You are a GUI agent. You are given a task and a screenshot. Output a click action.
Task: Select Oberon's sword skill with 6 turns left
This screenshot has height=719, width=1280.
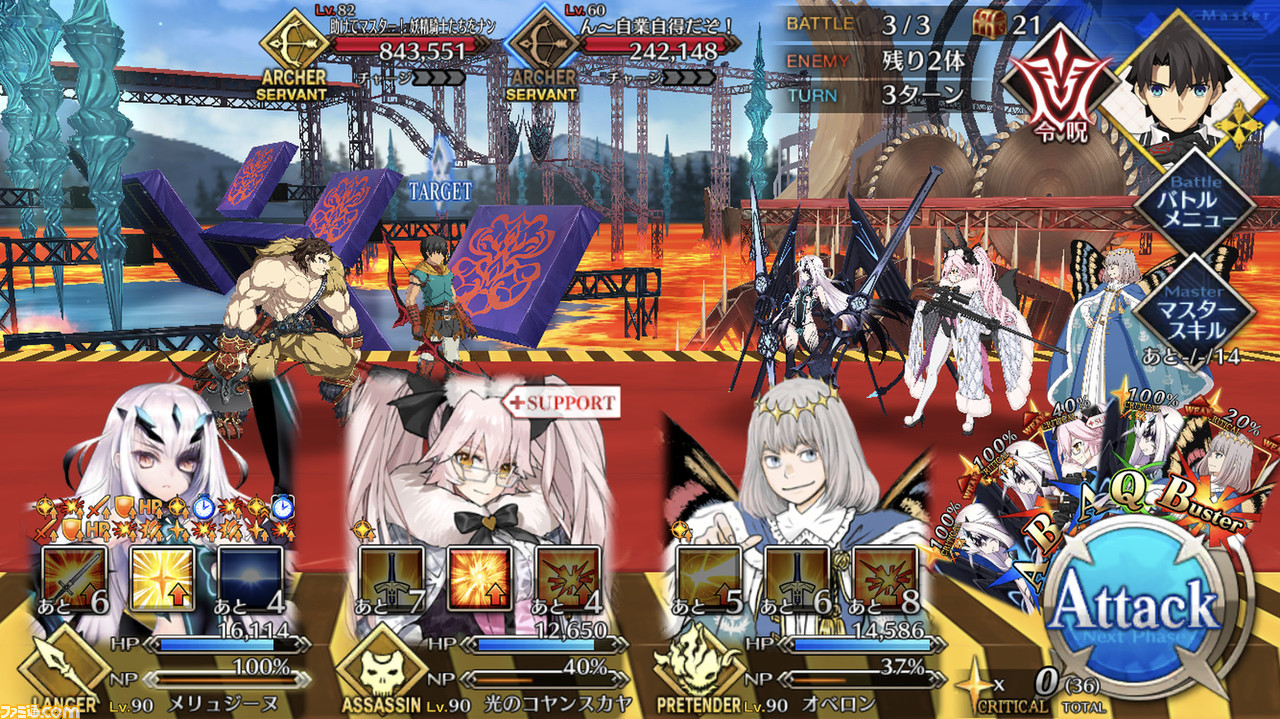coord(797,579)
